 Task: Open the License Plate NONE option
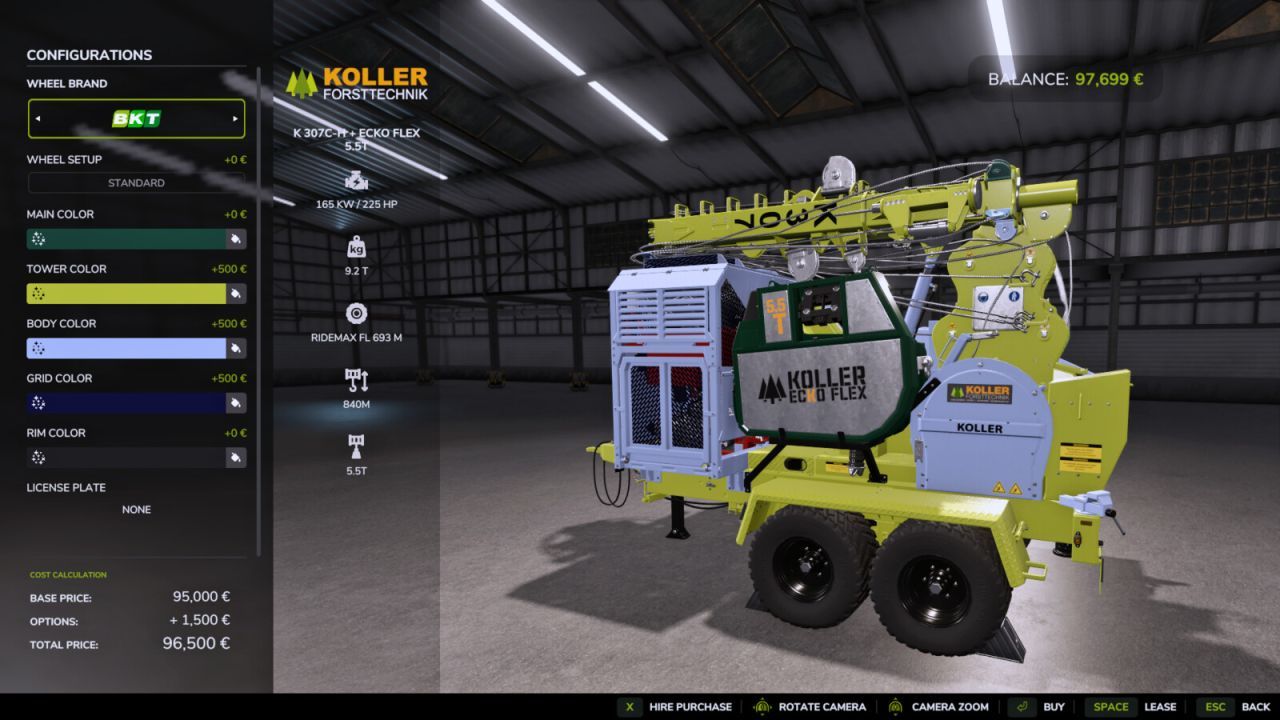click(x=136, y=509)
